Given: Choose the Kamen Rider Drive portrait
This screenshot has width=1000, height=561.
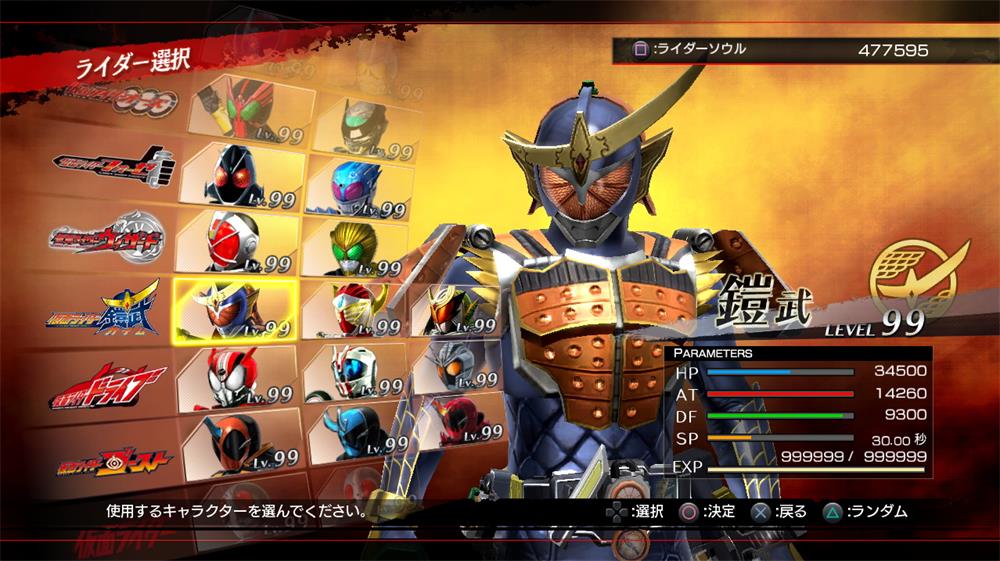Looking at the screenshot, I should pos(238,377).
